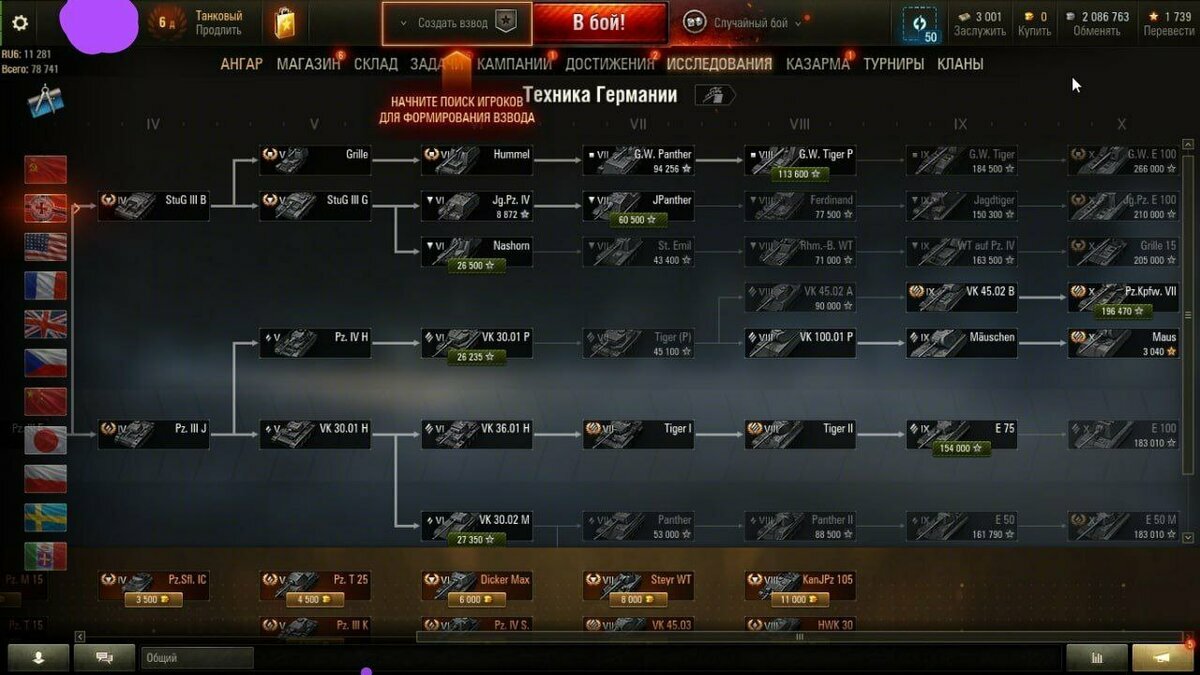This screenshot has width=1200, height=675.
Task: Click the 'Общий' chat channel field
Action: pyautogui.click(x=196, y=658)
